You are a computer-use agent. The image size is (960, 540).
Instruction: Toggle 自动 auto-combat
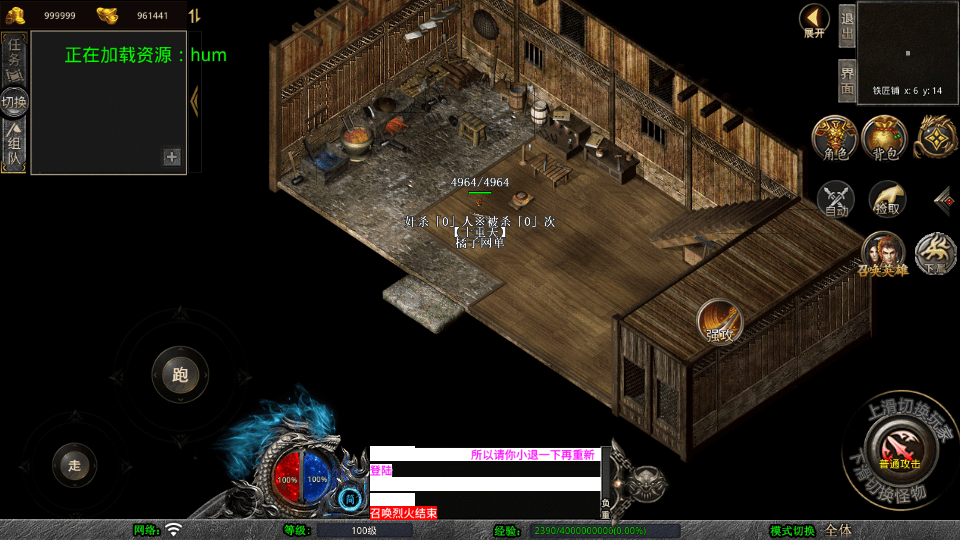pos(836,199)
